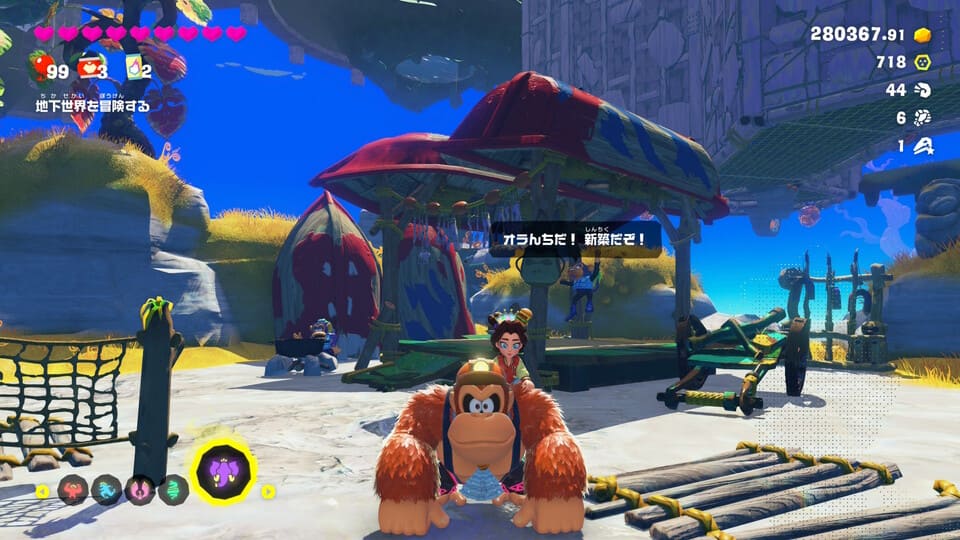Viewport: 960px width, 540px height.
Task: Pick the green Snake Bananza form
Action: tap(173, 490)
